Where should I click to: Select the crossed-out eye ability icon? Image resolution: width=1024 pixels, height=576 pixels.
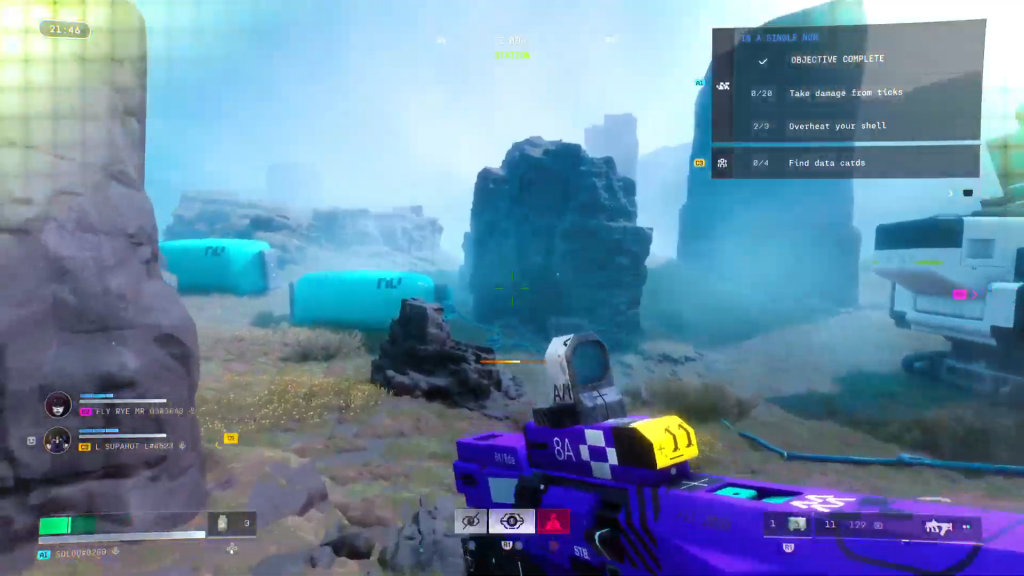470,521
